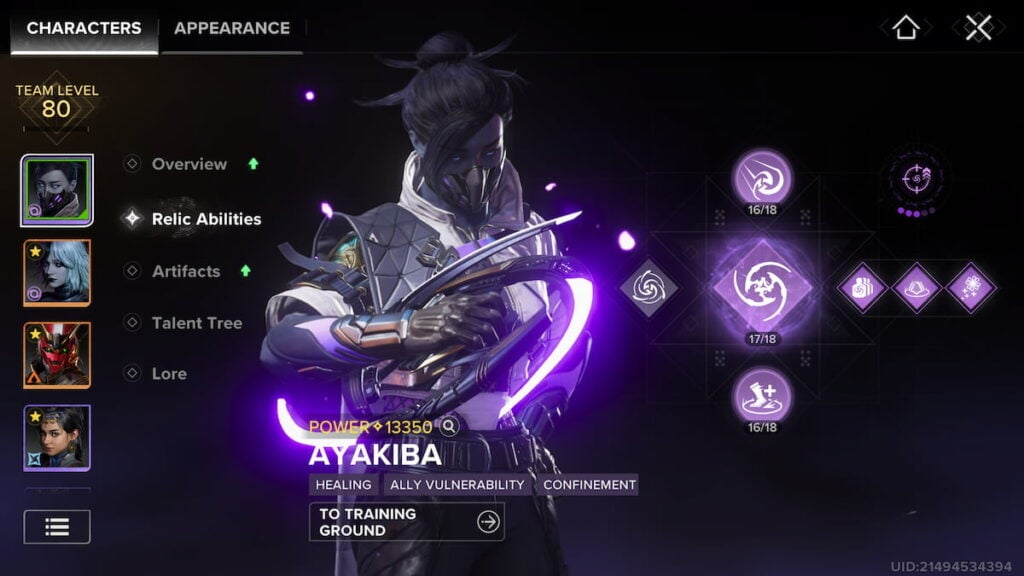Select the top 16/18 relic ability
The height and width of the screenshot is (576, 1024).
pos(762,178)
